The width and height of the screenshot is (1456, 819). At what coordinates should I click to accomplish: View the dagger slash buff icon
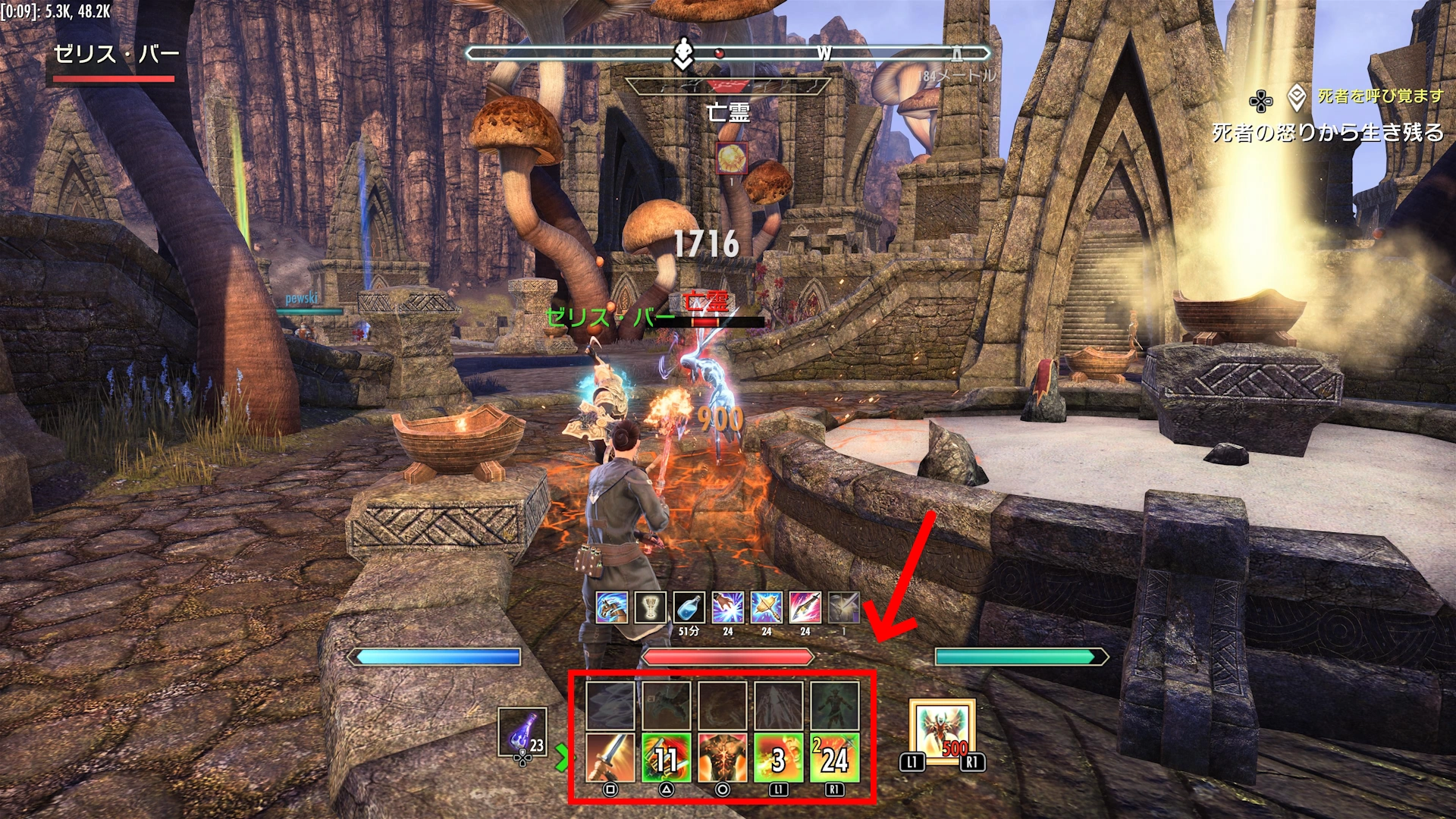coord(805,607)
